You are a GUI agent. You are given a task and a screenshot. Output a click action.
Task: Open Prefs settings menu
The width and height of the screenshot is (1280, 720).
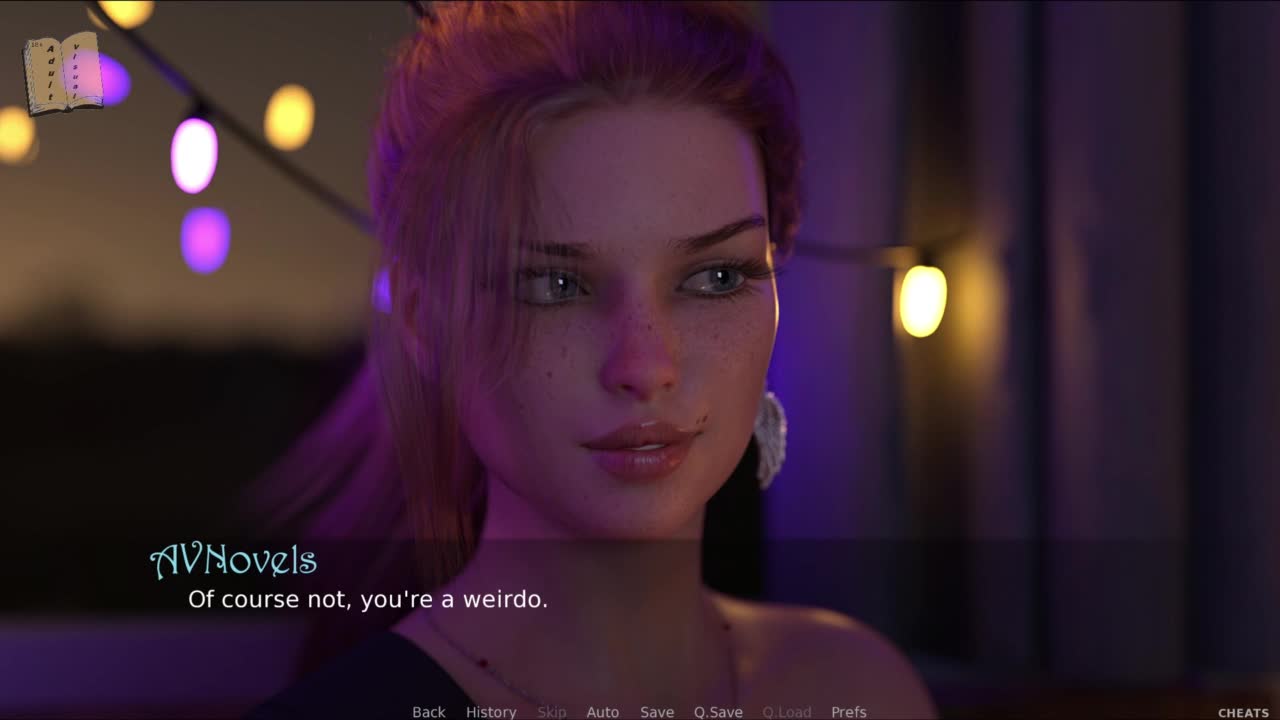point(849,712)
